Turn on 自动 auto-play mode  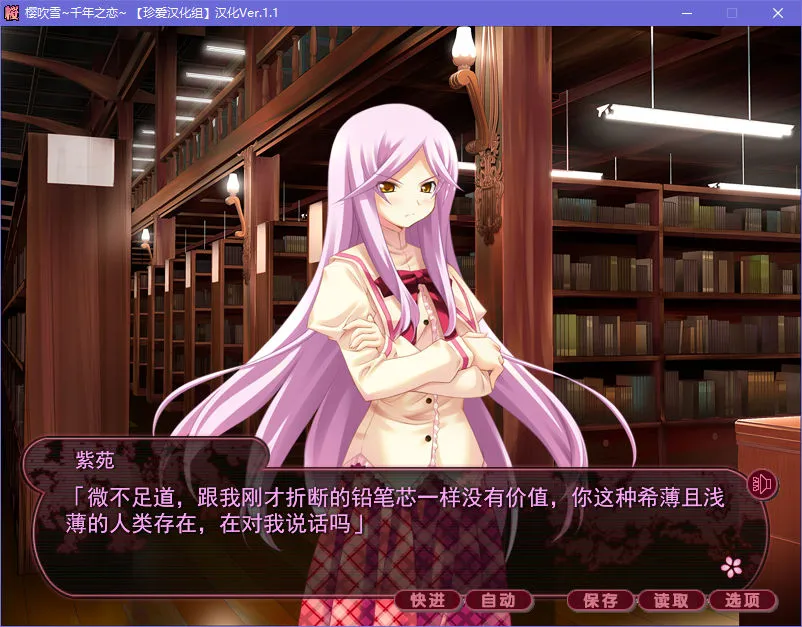tap(498, 600)
